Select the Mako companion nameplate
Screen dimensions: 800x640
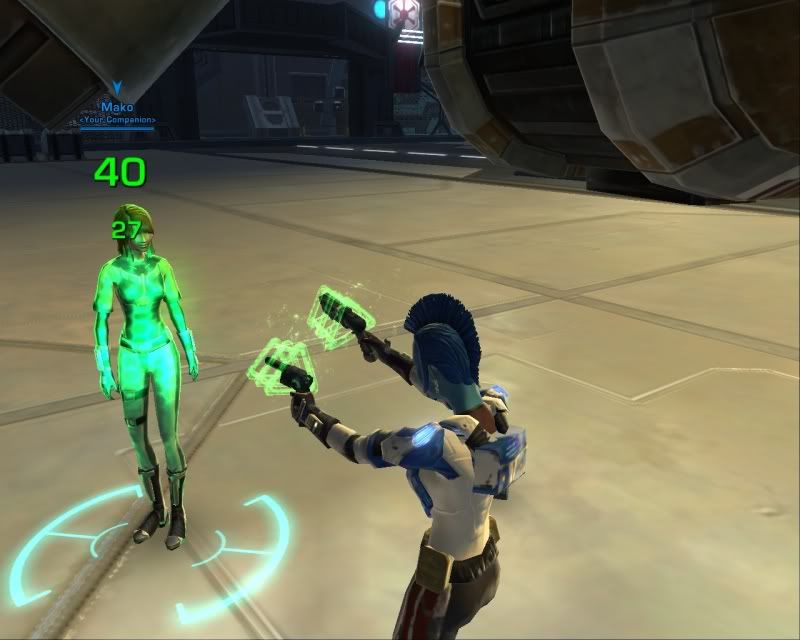tap(118, 107)
